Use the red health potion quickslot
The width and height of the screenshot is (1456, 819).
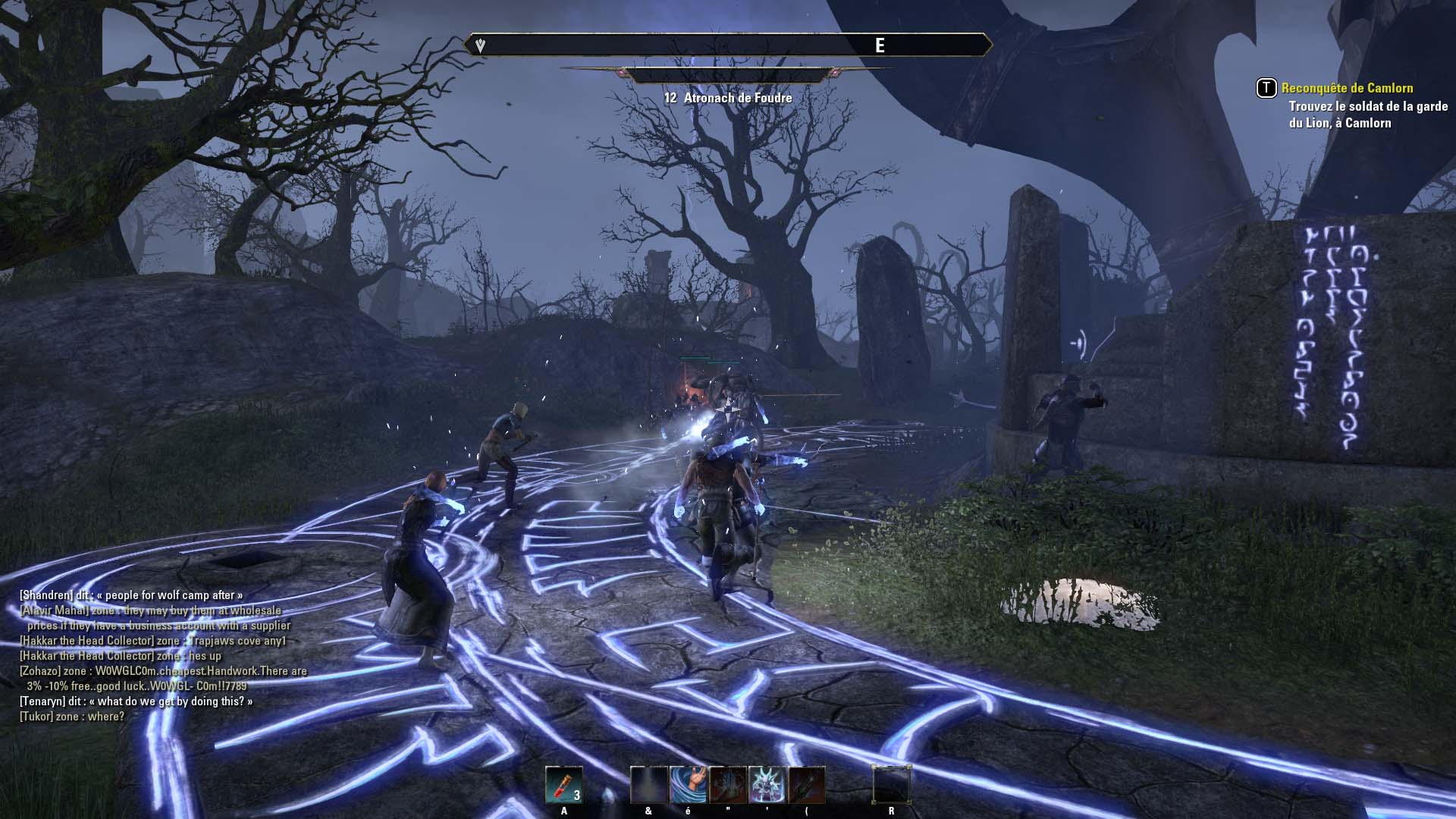[x=563, y=785]
